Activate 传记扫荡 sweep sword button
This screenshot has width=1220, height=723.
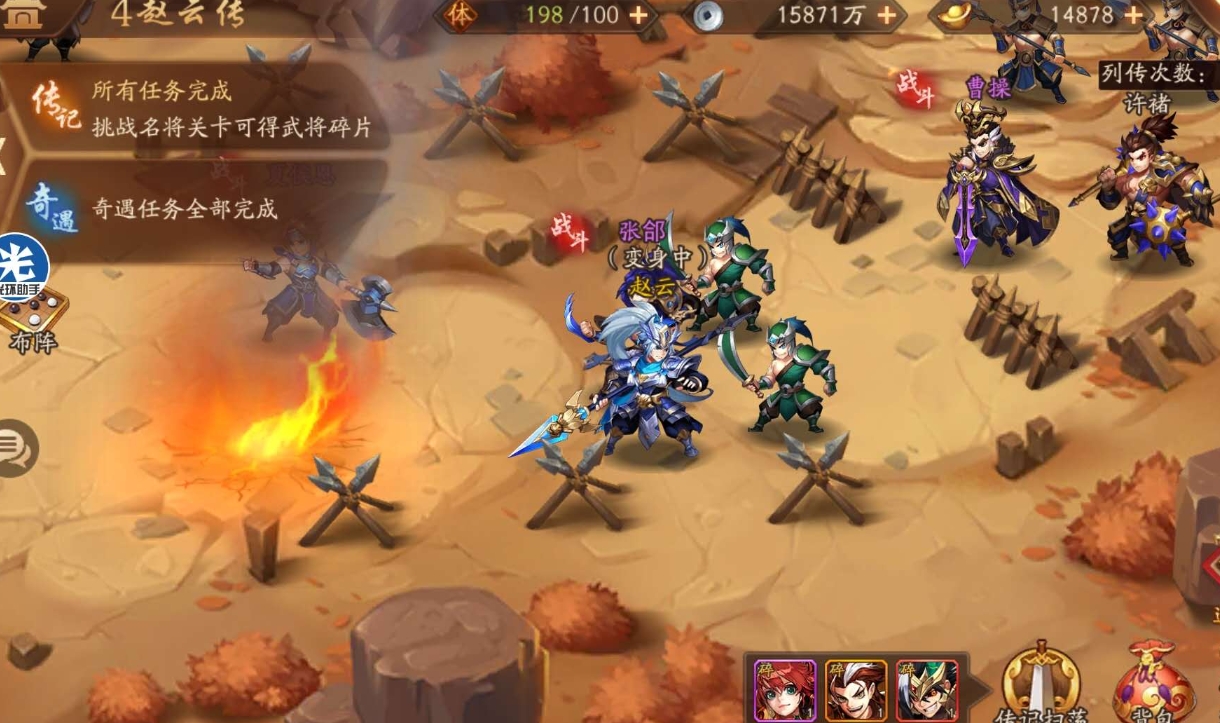tap(1041, 685)
